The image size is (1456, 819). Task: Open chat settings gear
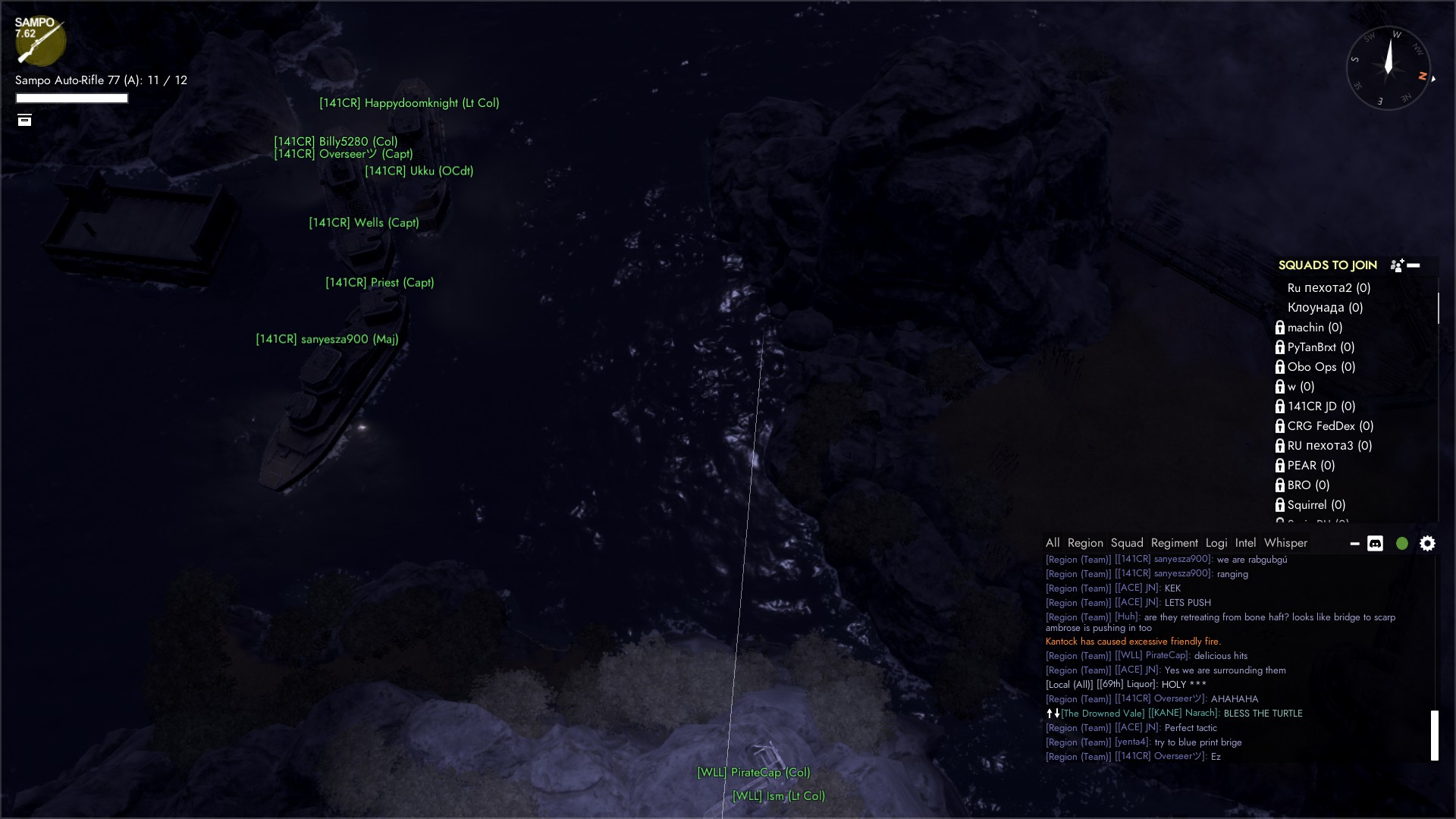click(1427, 544)
